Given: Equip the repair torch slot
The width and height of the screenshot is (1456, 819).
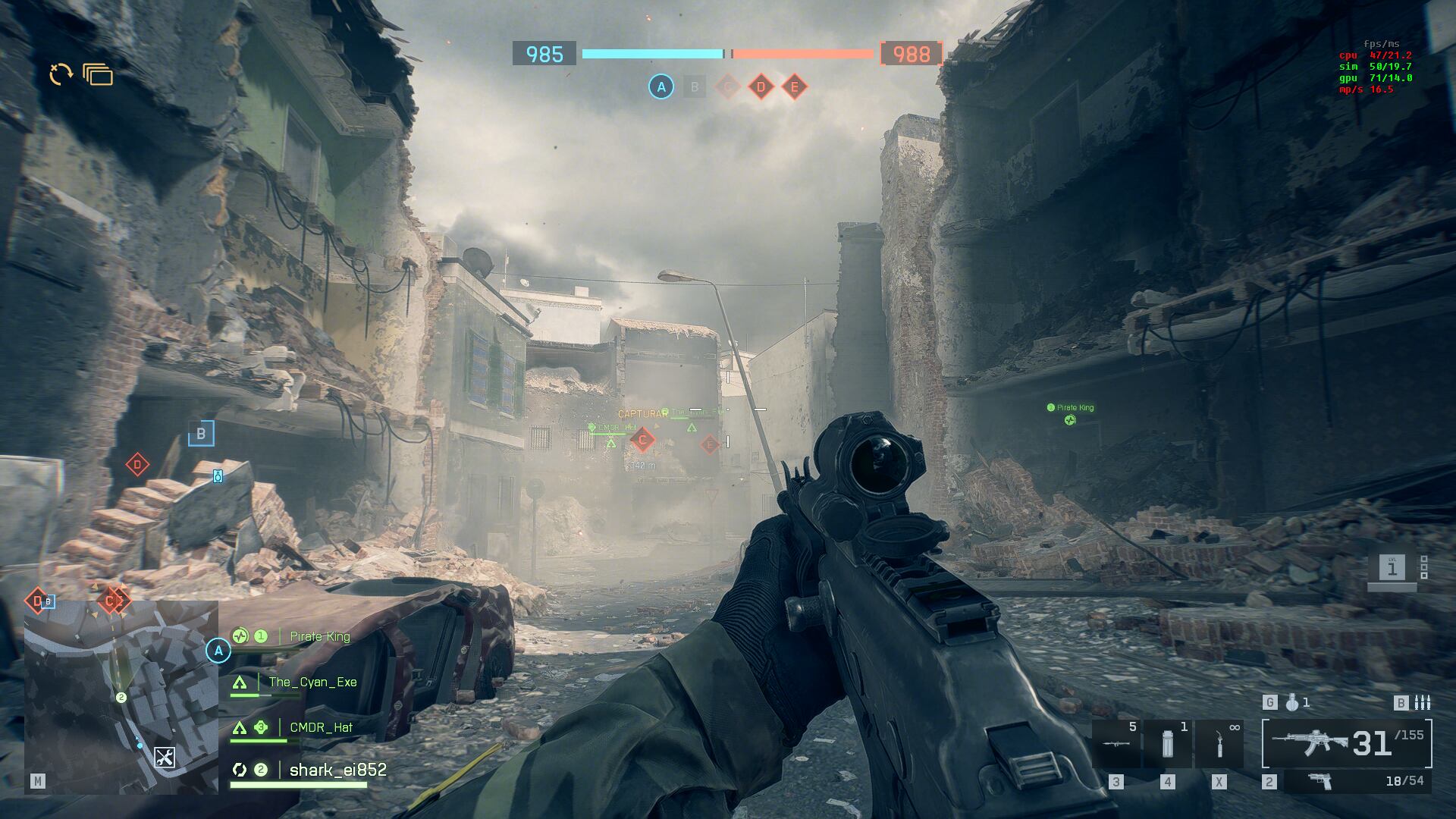Looking at the screenshot, I should (1219, 744).
